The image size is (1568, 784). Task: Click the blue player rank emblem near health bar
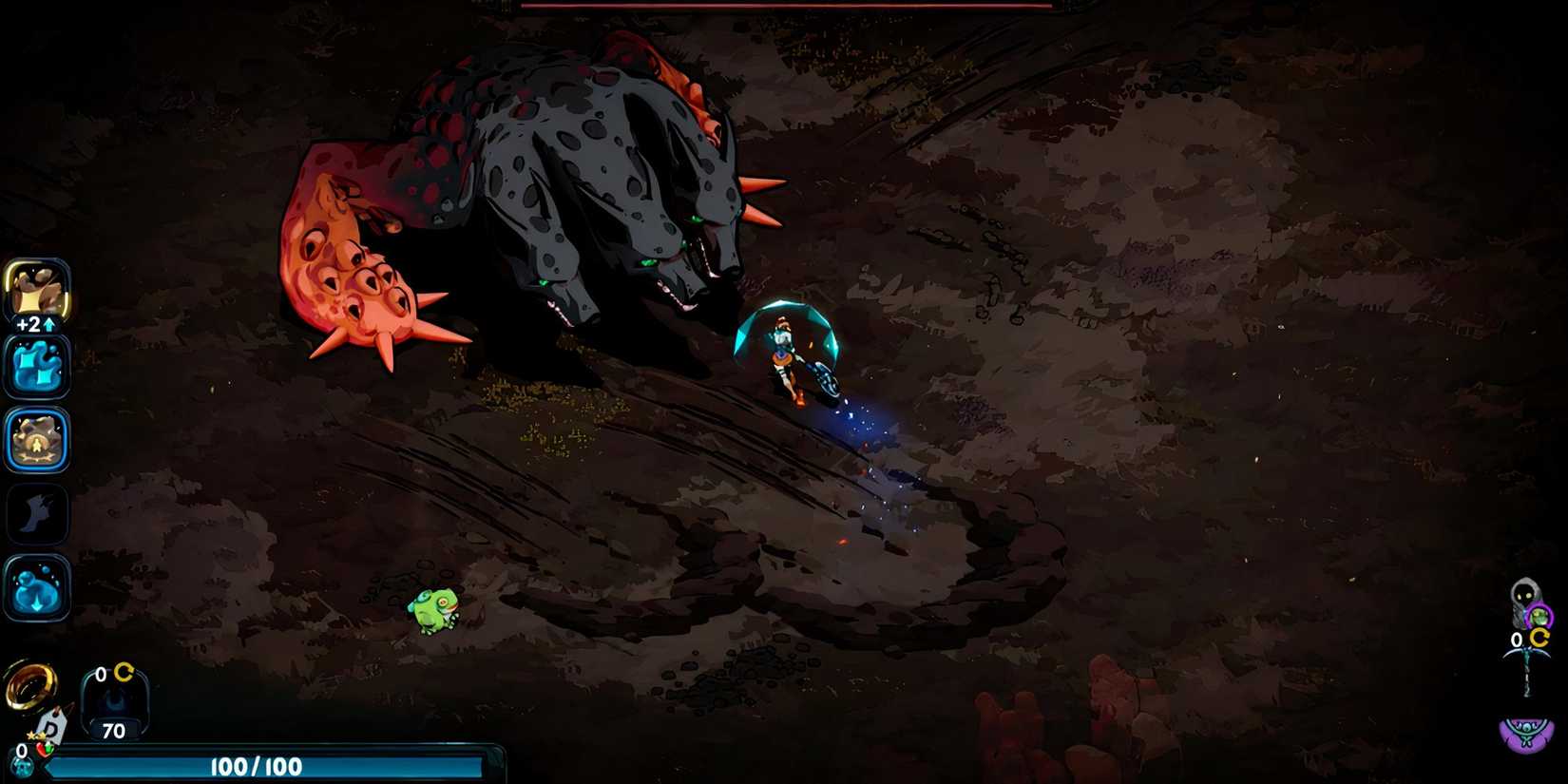(22, 763)
